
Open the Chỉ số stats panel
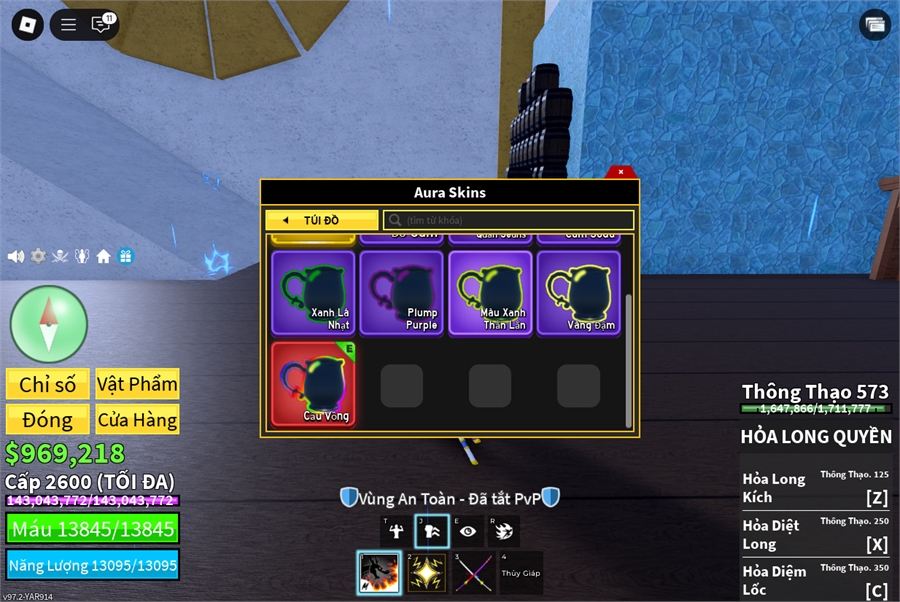tap(47, 384)
